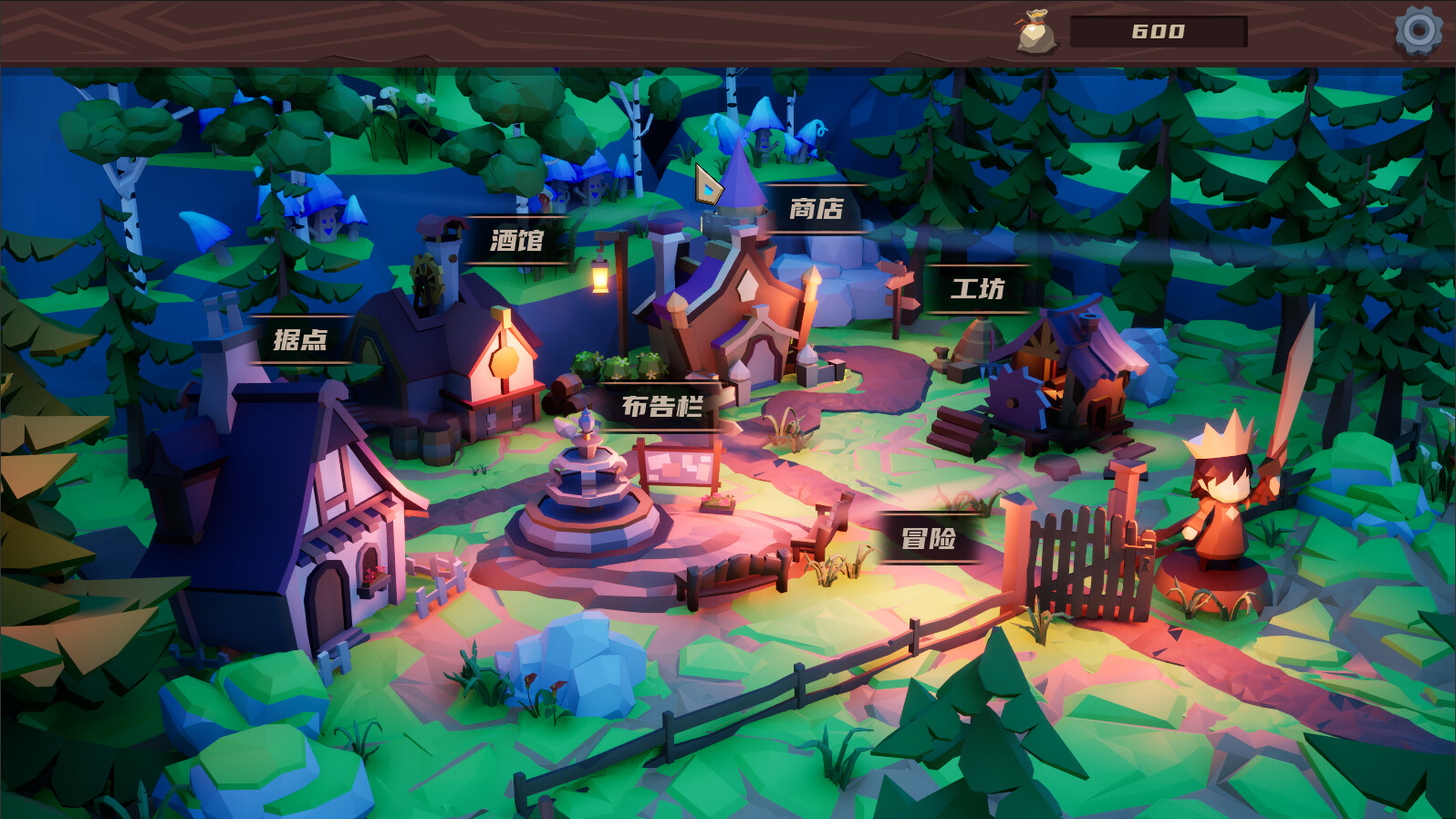Open the 商店 (Shop) location
1456x819 pixels.
pos(816,208)
